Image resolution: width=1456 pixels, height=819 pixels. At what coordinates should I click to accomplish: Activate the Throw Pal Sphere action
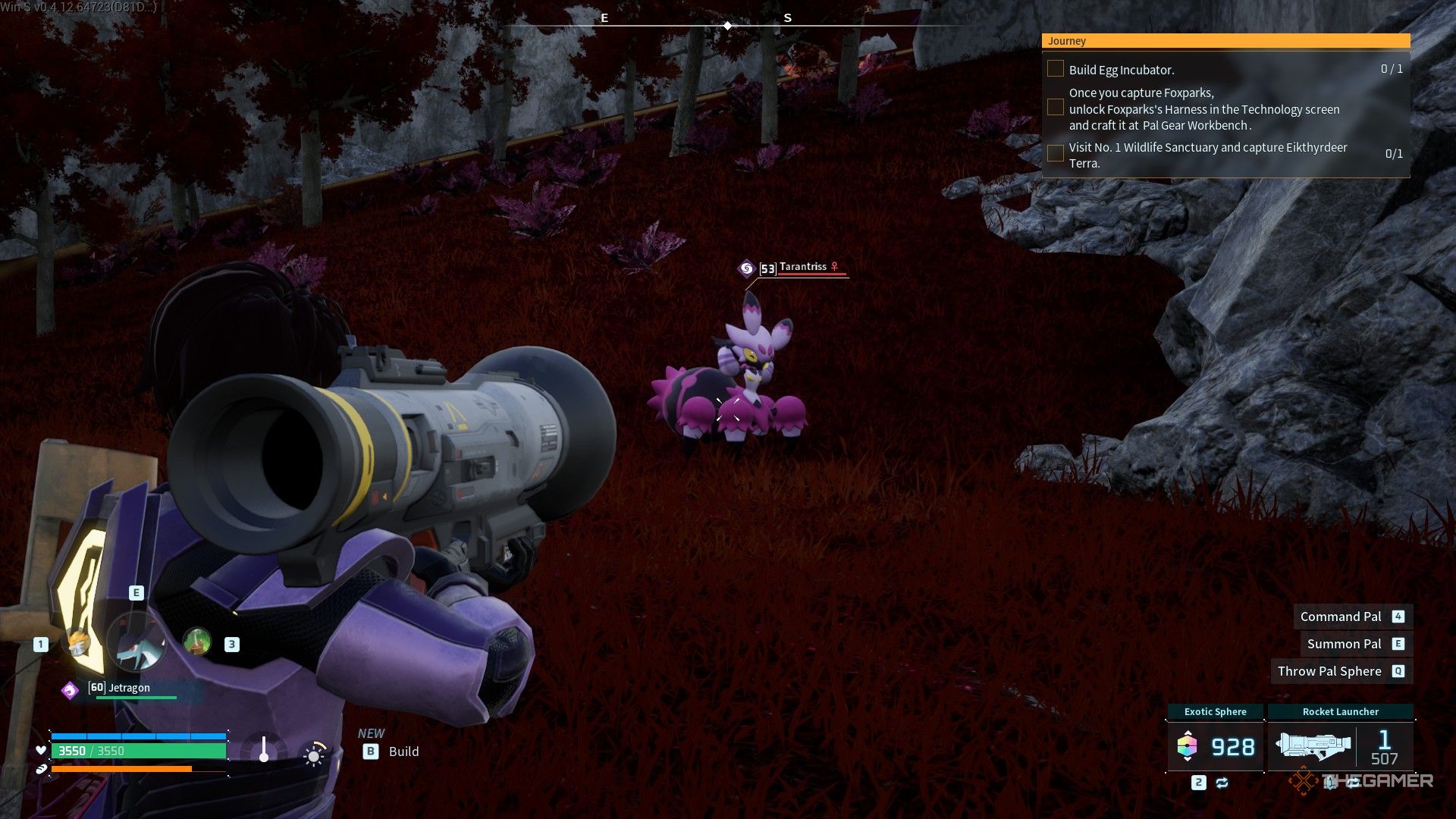(x=1329, y=671)
